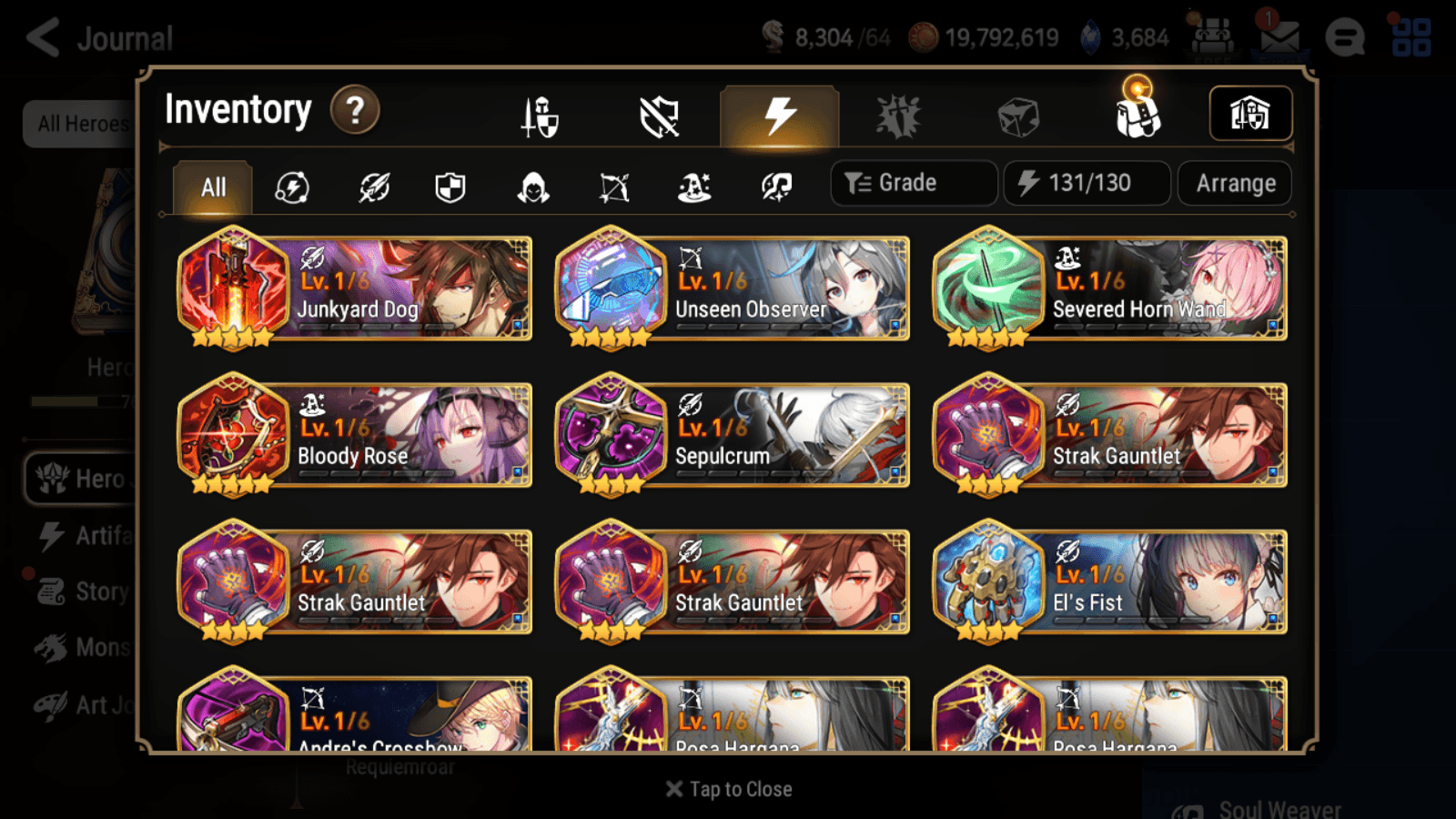1456x819 pixels.
Task: Select the Knight shield class filter
Action: point(450,187)
